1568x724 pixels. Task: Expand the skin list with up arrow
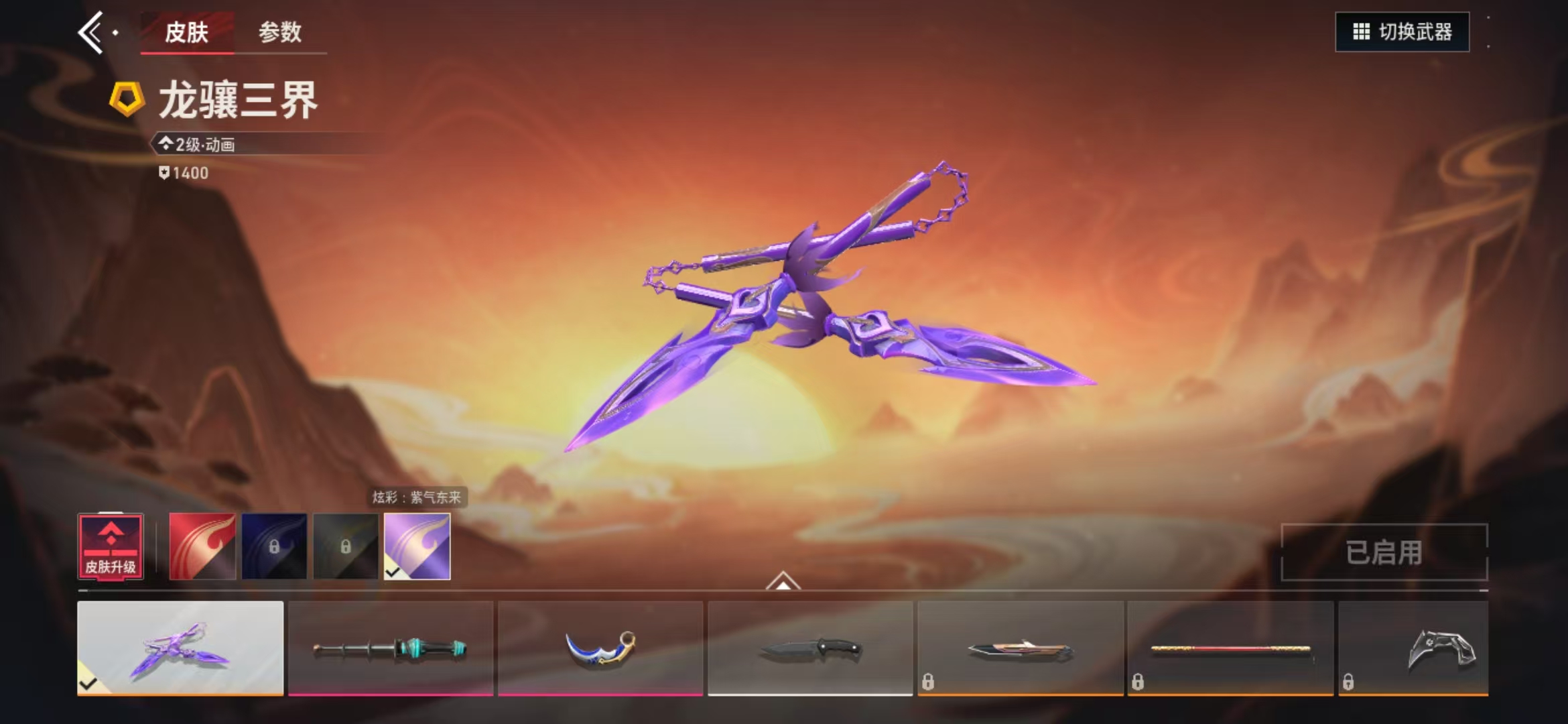[x=783, y=581]
